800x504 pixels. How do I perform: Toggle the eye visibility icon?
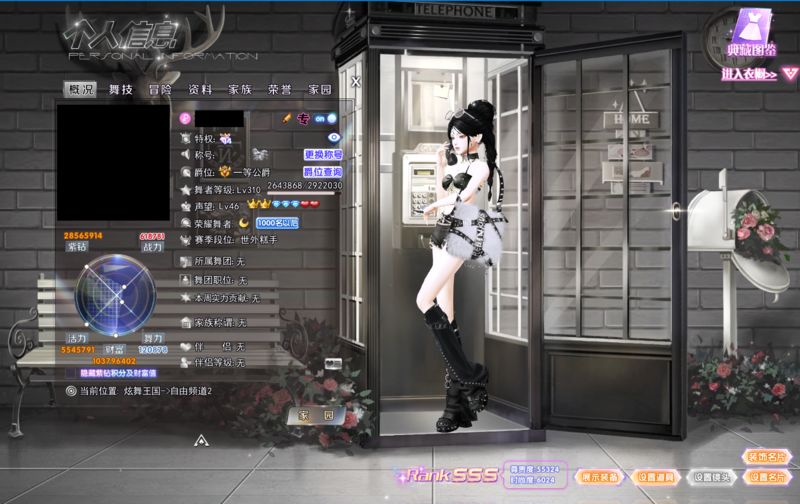(x=334, y=137)
